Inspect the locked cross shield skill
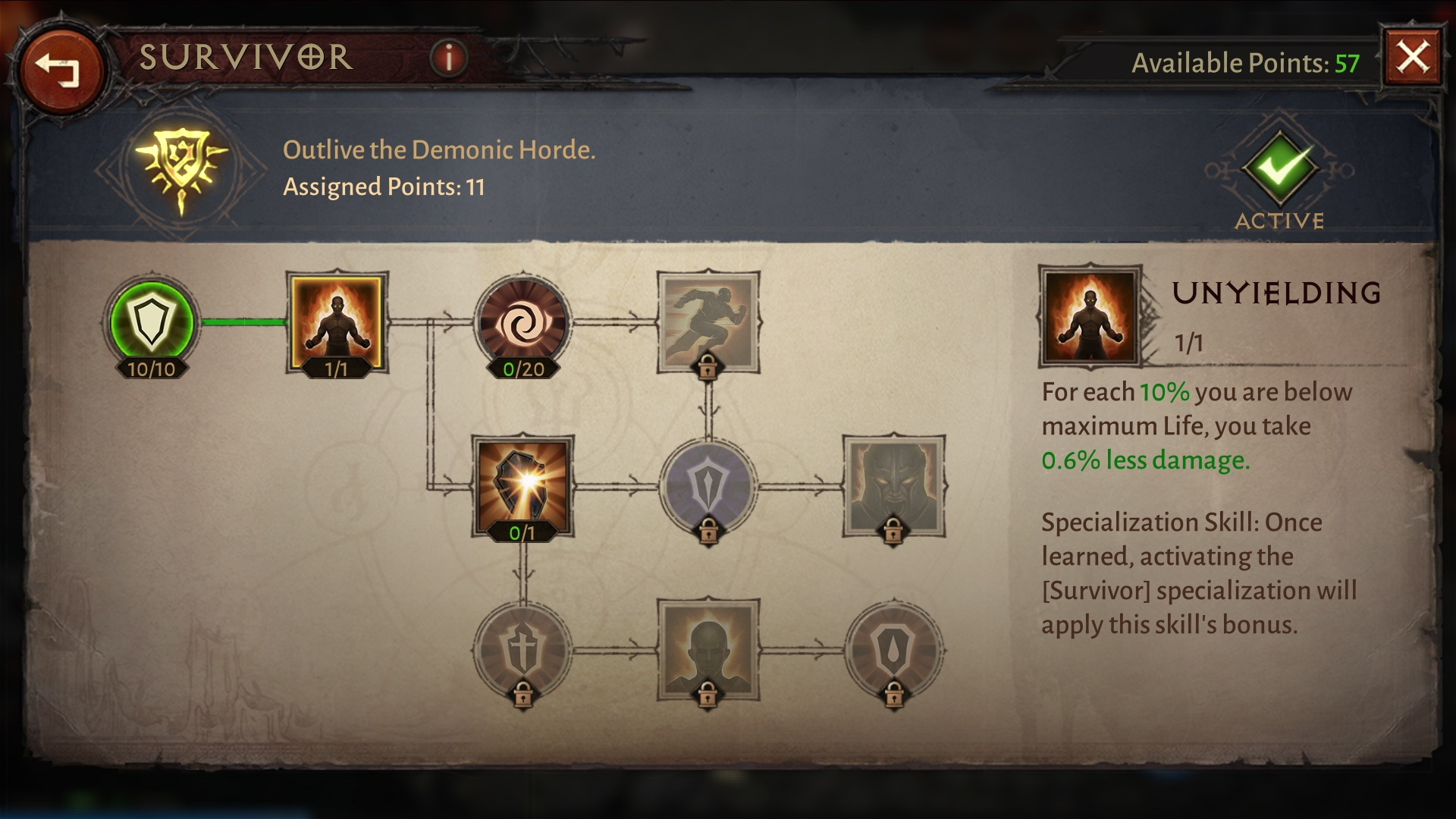This screenshot has width=1456, height=819. click(522, 650)
